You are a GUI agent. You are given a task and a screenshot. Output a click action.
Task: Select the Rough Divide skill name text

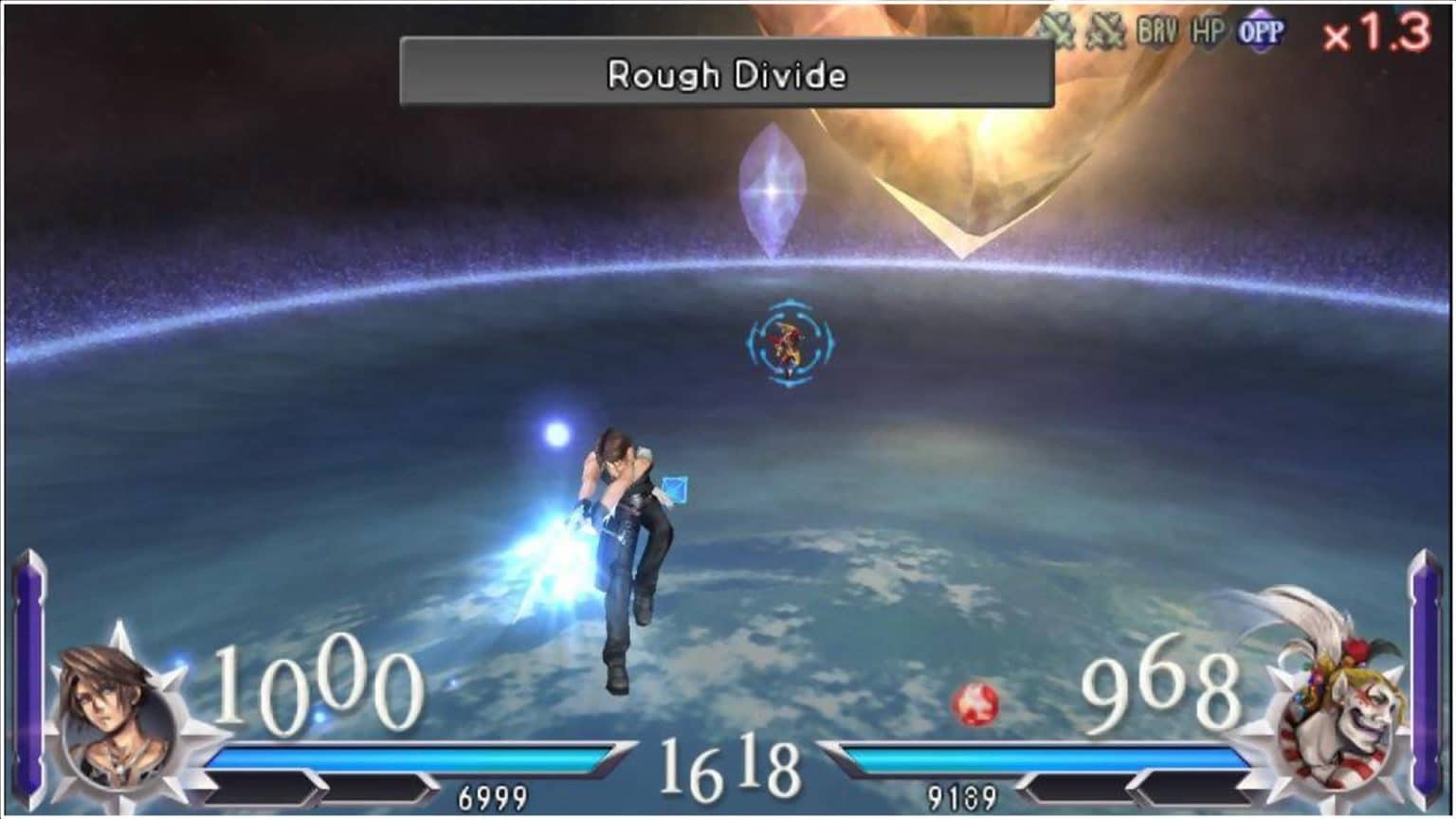pos(728,76)
